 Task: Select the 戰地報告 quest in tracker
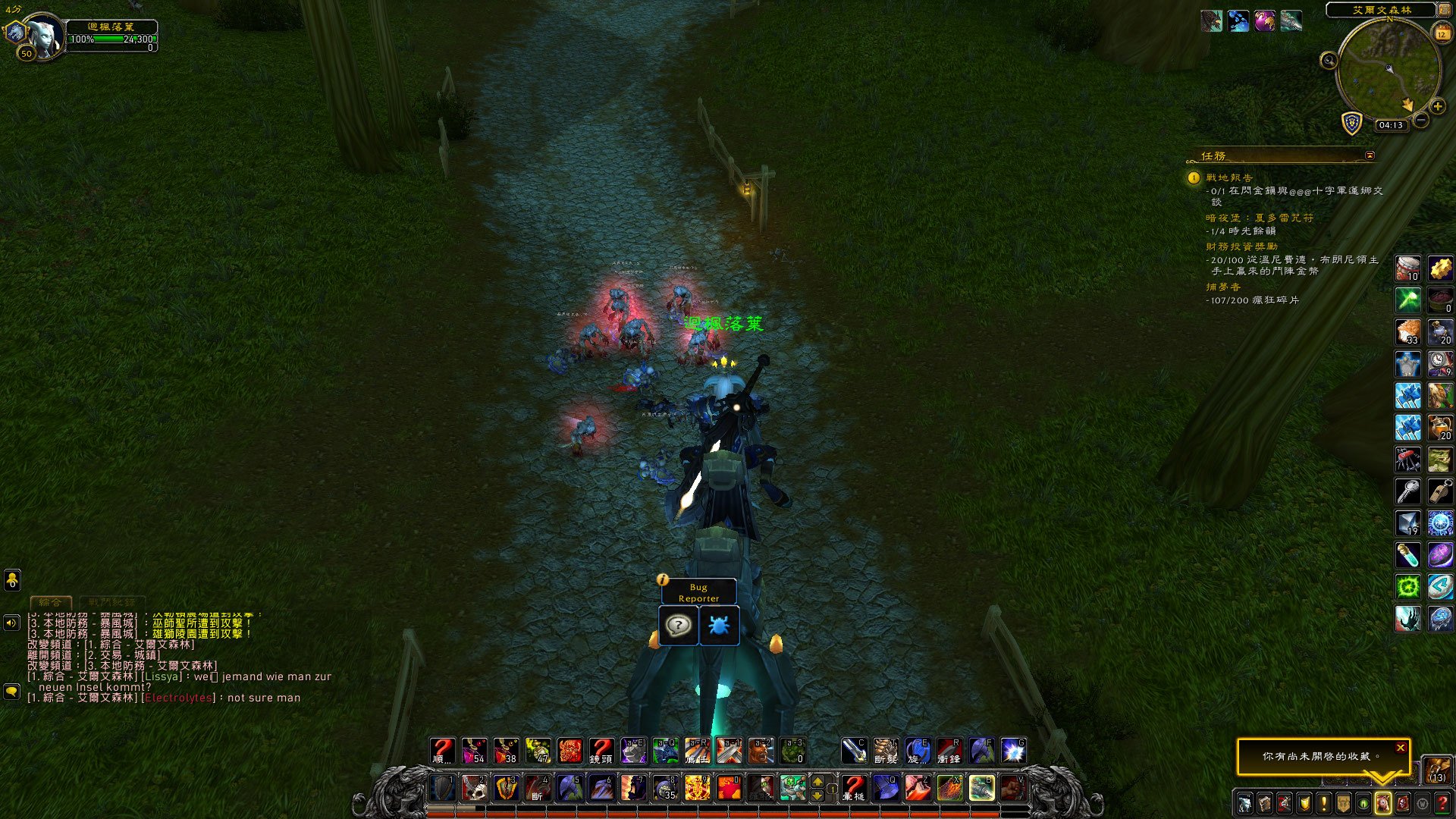pyautogui.click(x=1229, y=177)
